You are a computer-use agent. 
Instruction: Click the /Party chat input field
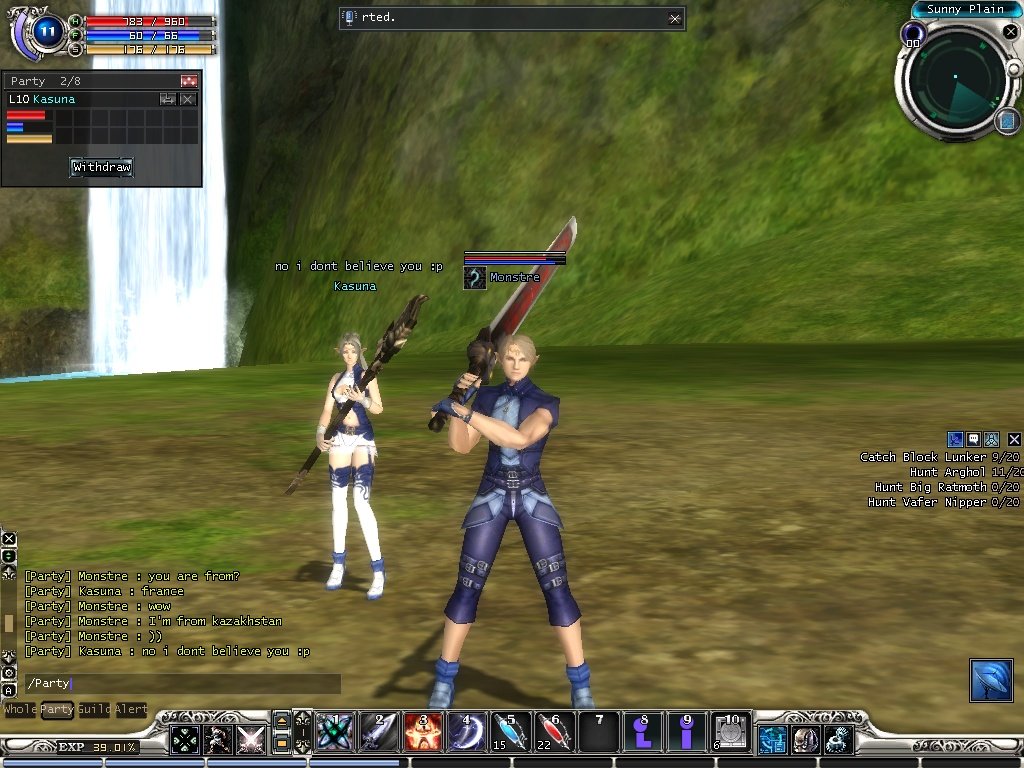click(182, 684)
